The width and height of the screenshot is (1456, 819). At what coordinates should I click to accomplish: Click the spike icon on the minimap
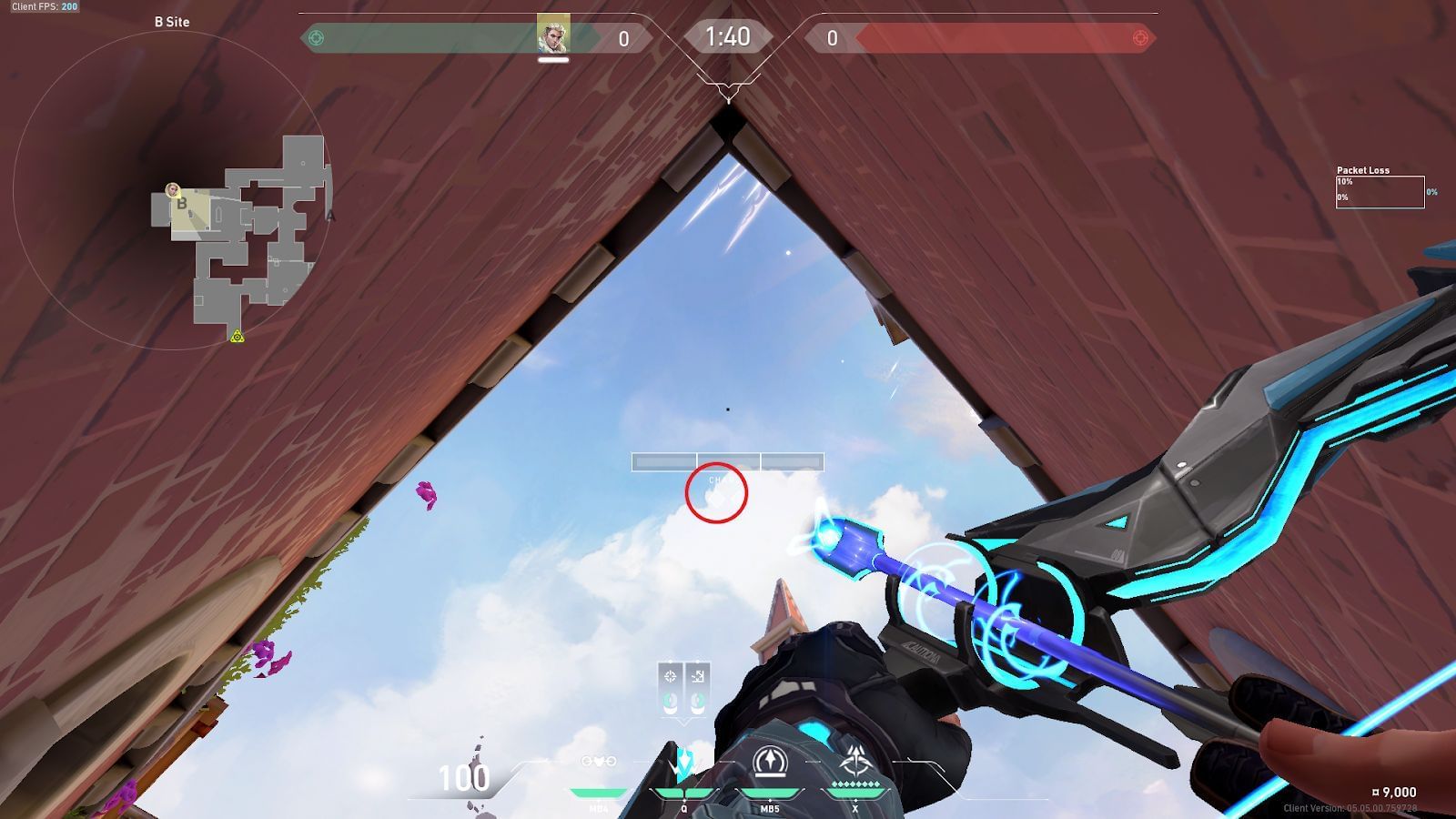[237, 338]
